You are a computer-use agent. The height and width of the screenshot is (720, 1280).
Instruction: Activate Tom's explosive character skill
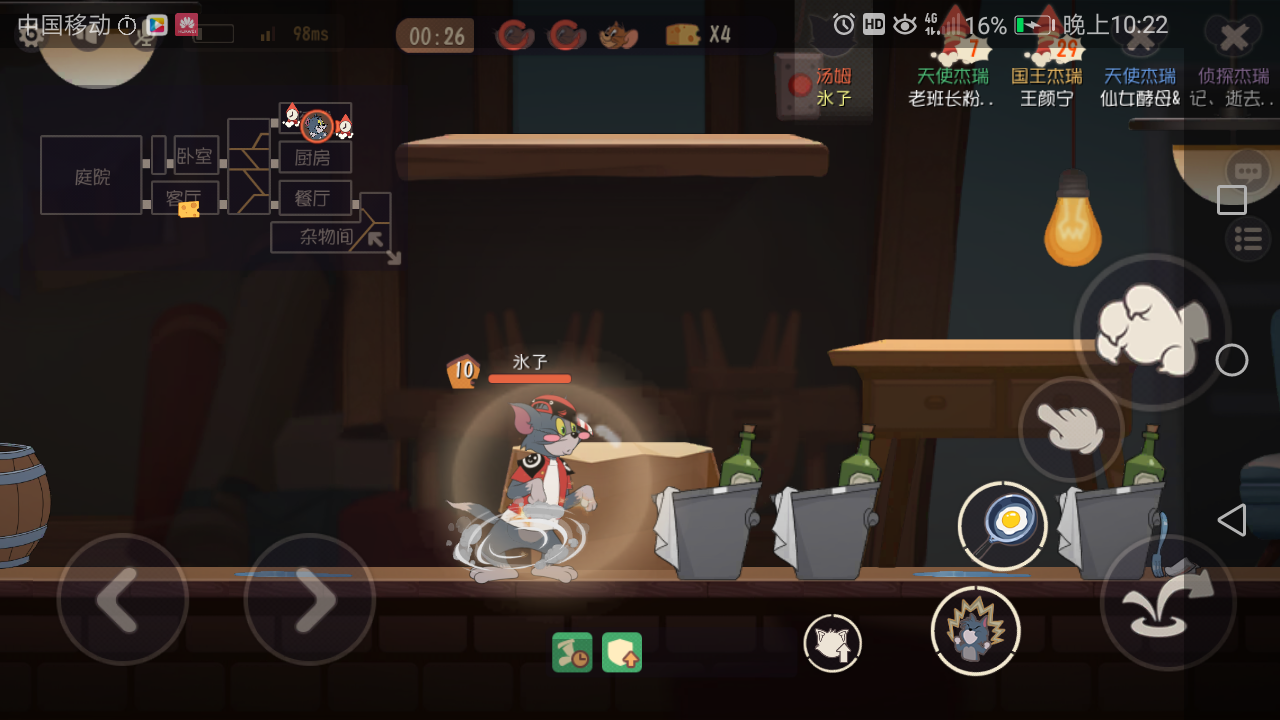(x=975, y=630)
